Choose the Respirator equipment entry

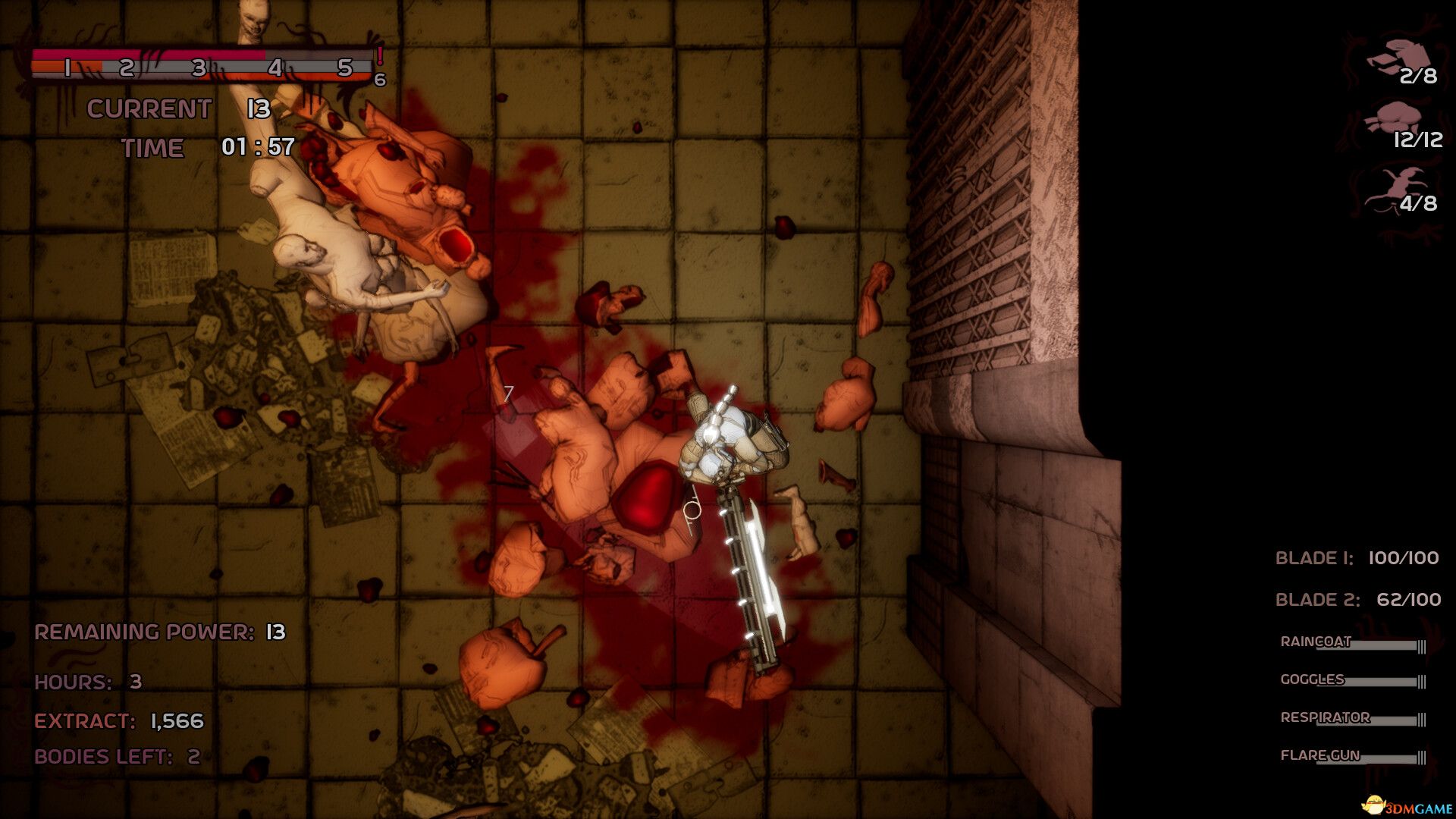coord(1325,717)
